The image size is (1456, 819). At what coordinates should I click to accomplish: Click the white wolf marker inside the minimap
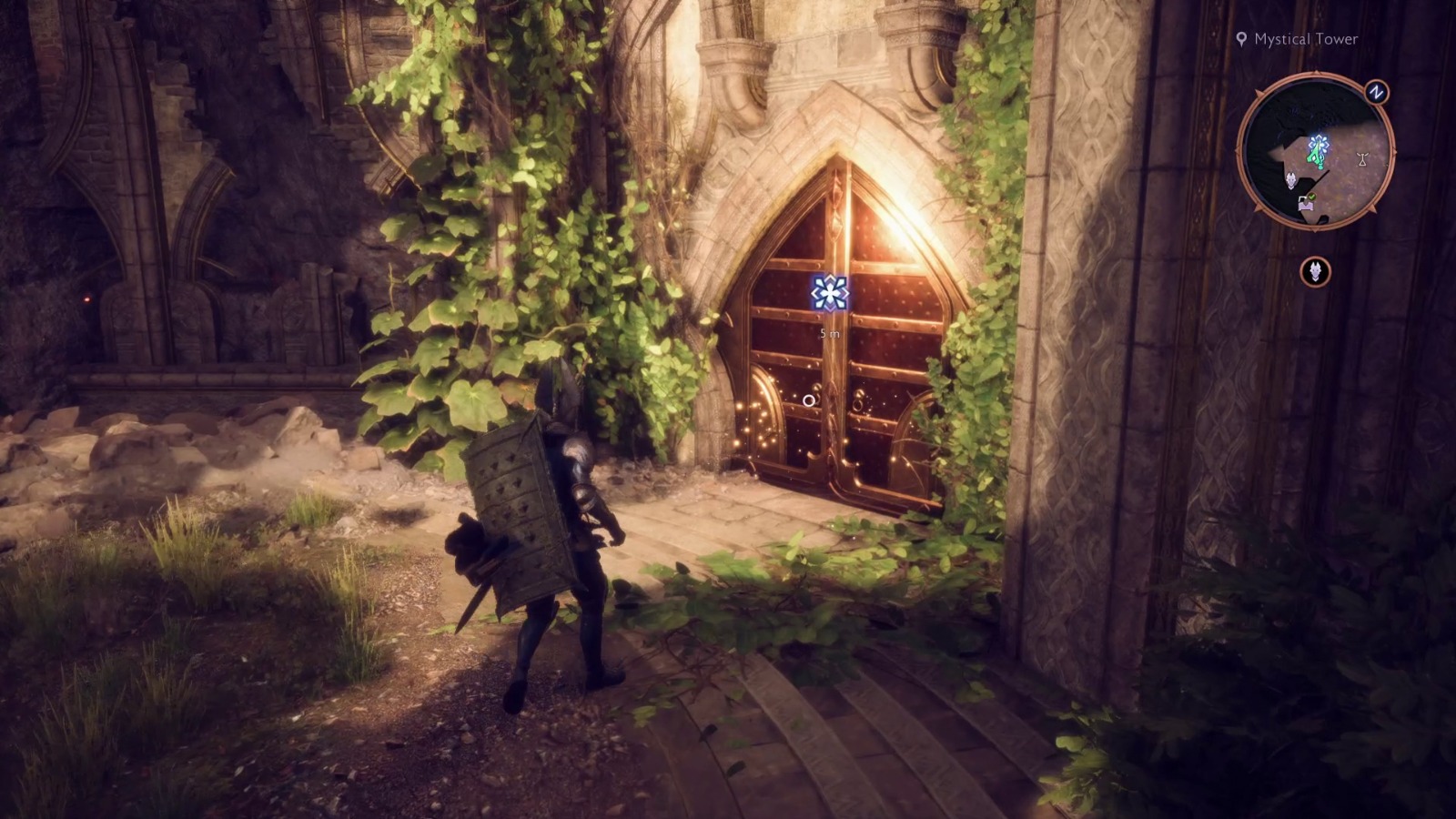point(1291,180)
